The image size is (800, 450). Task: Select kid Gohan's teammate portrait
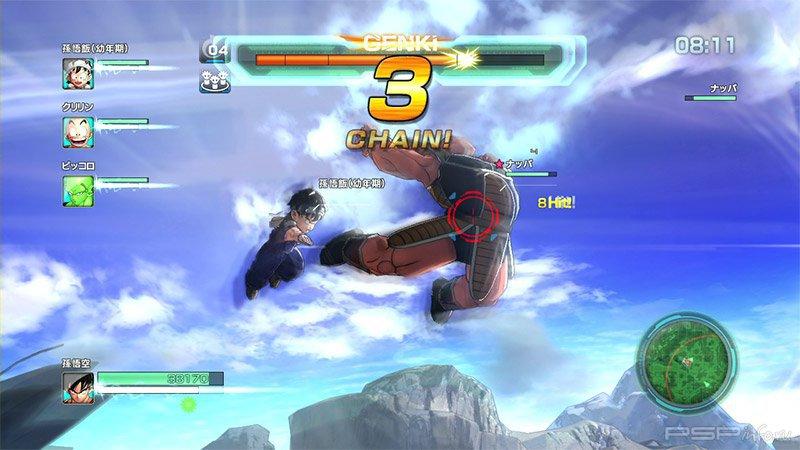point(78,72)
